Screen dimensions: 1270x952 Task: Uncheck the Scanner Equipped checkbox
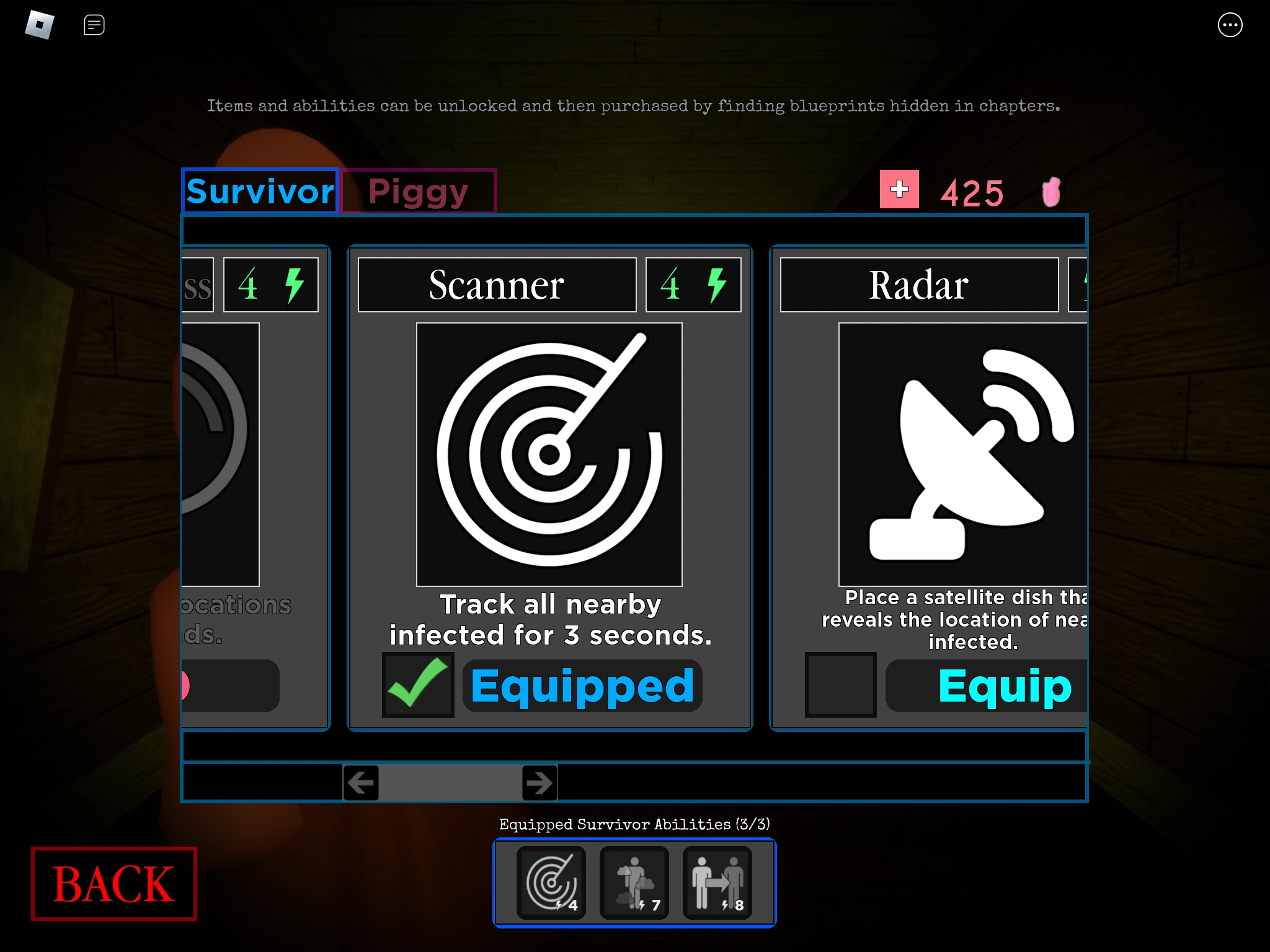point(418,685)
